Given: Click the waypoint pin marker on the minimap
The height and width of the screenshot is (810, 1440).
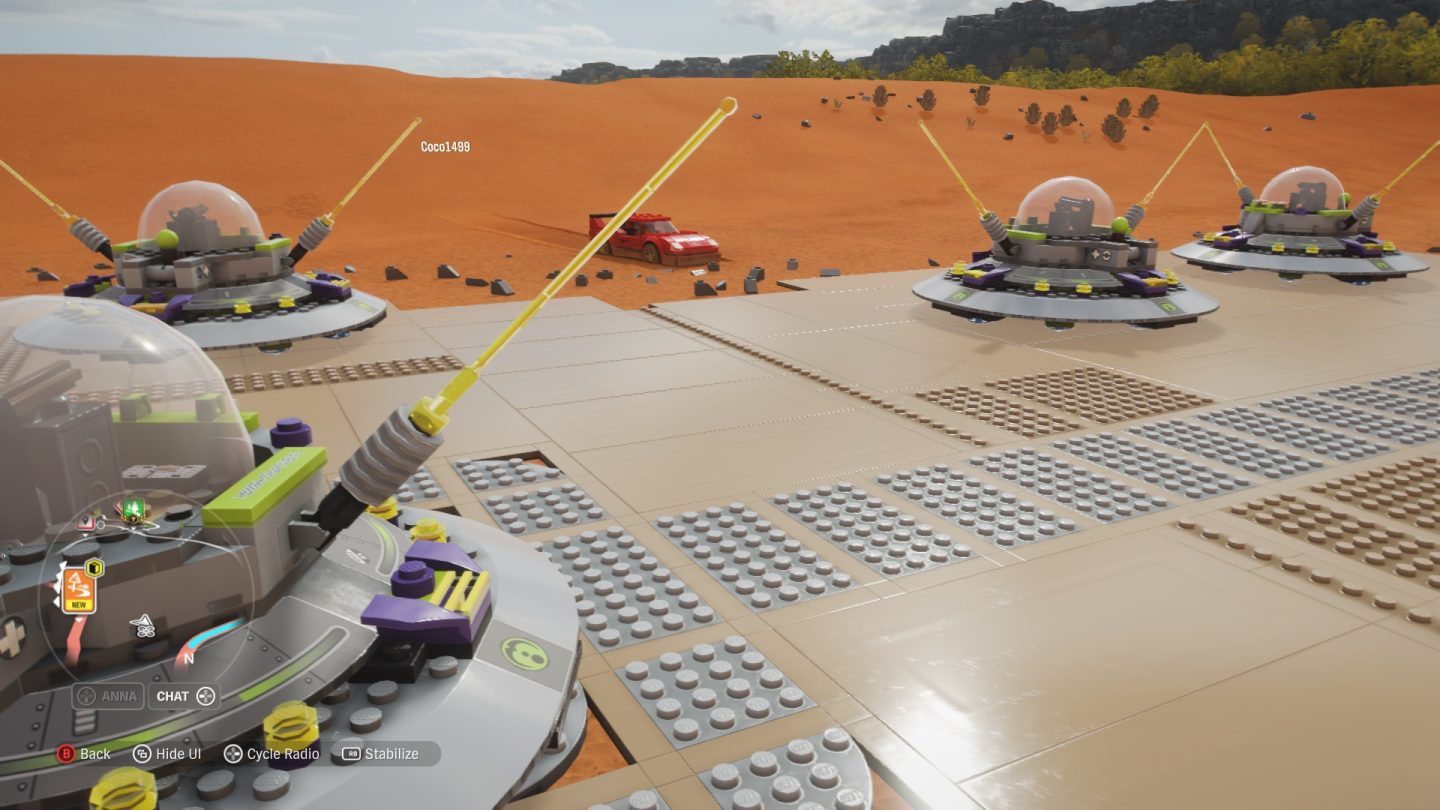Looking at the screenshot, I should pos(86,521).
